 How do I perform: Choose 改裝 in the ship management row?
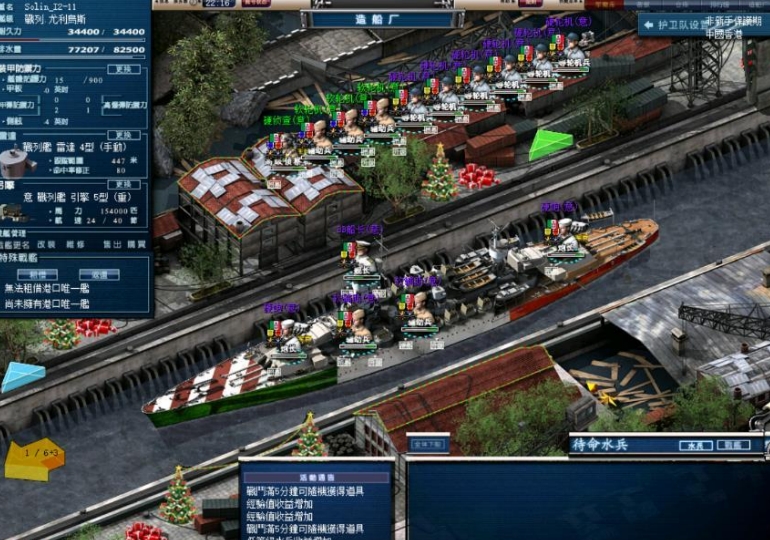click(47, 244)
